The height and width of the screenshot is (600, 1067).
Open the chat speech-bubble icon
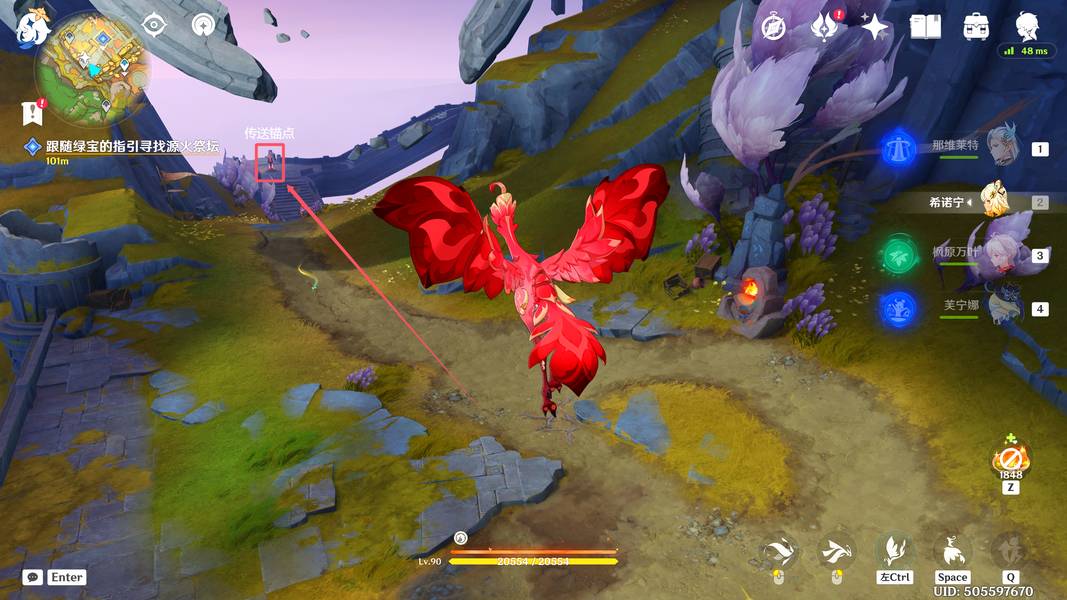(x=32, y=577)
